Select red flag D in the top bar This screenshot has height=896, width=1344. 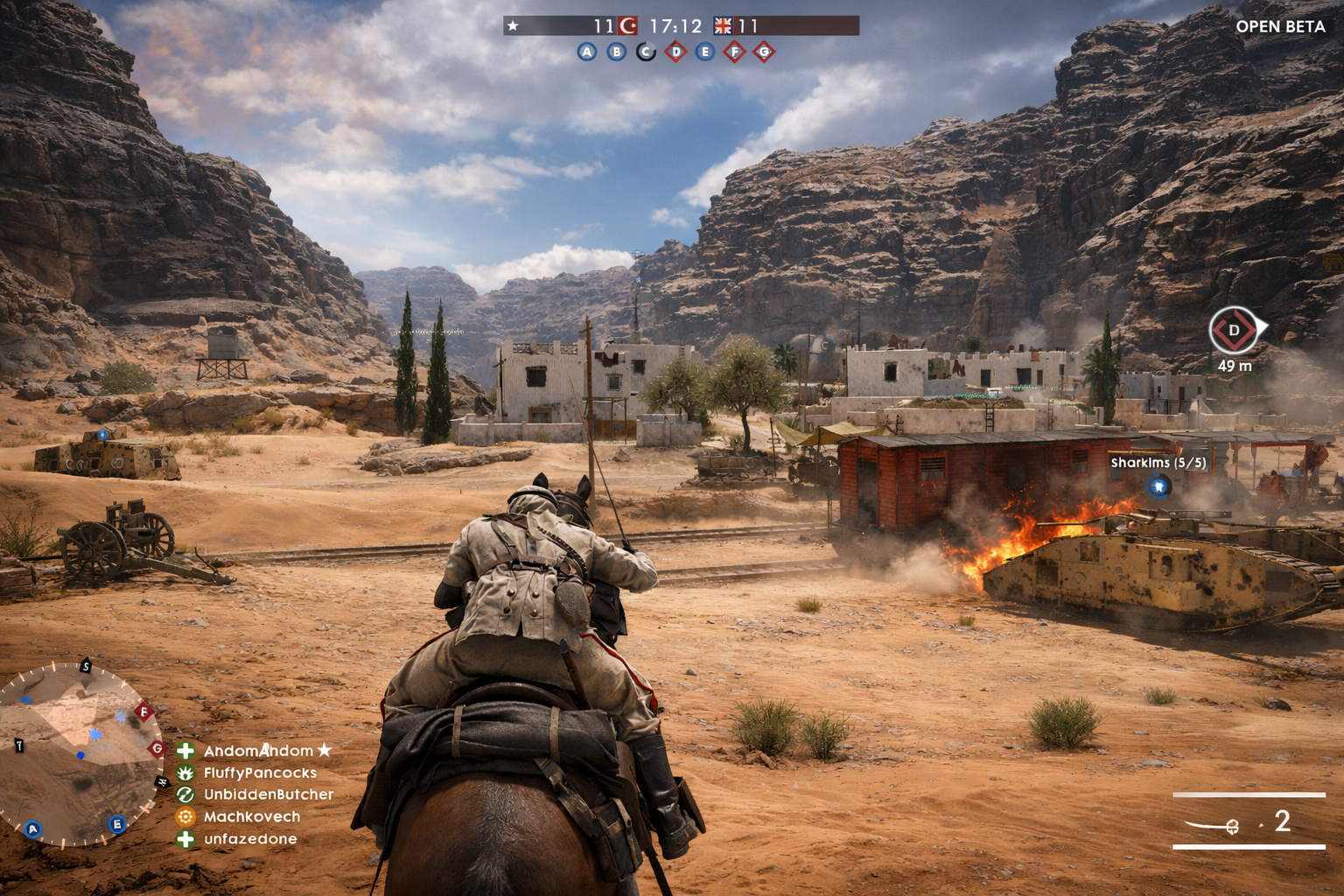coord(675,52)
